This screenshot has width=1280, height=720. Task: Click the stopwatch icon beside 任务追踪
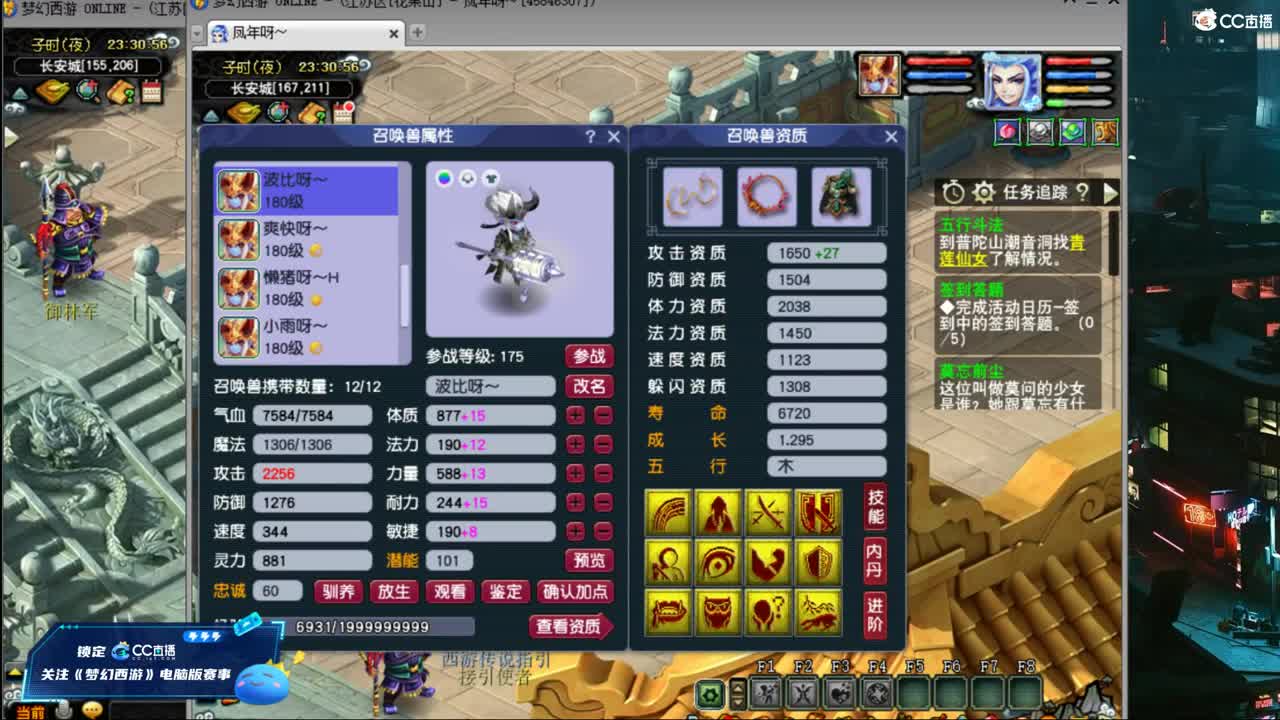(953, 192)
